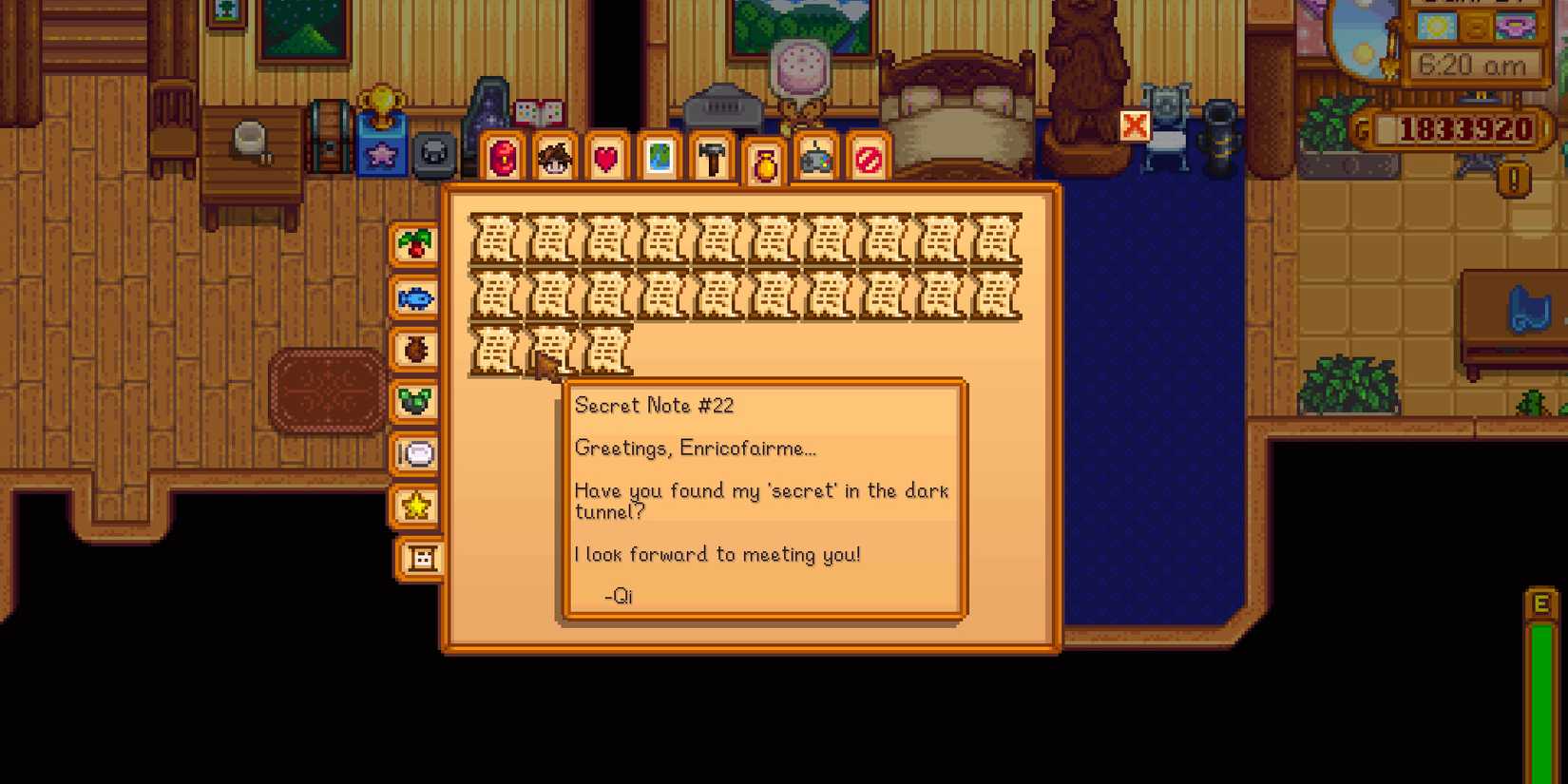Image resolution: width=1568 pixels, height=784 pixels.
Task: Select the fish collections icon
Action: [x=415, y=298]
